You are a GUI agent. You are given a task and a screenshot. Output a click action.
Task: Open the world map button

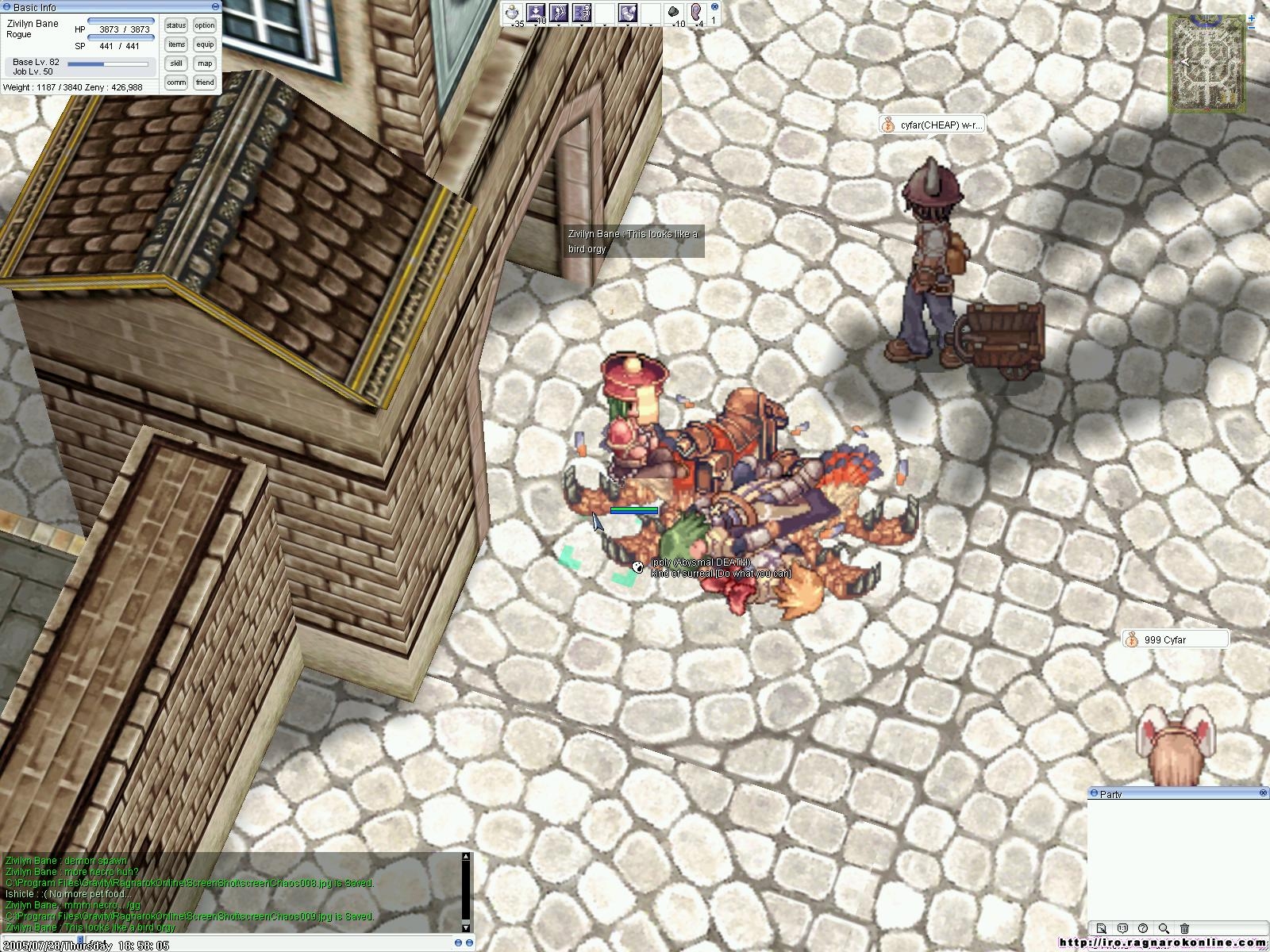pyautogui.click(x=205, y=63)
